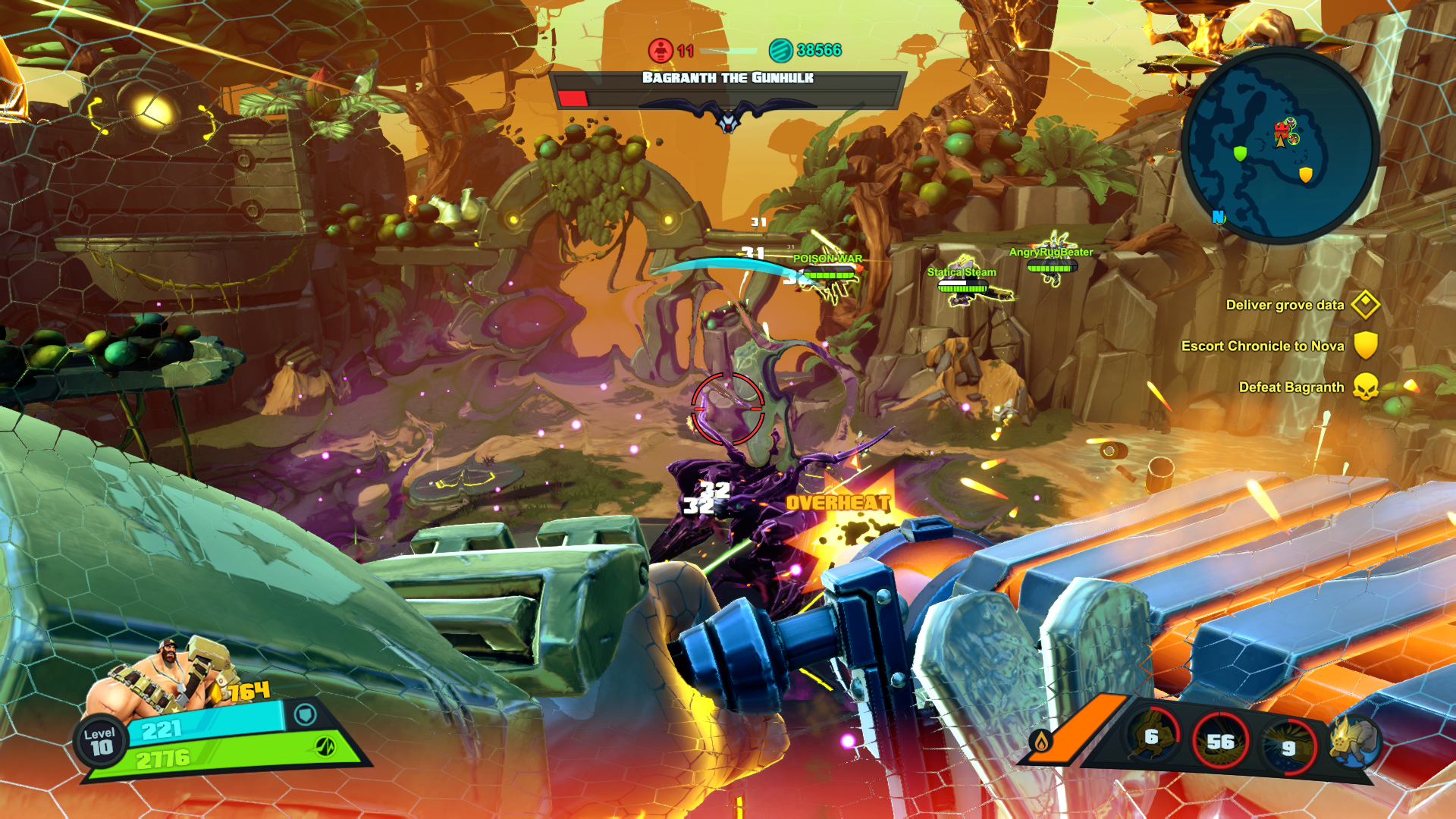The image size is (1456, 819).
Task: Click the red lives icon at top
Action: (x=661, y=50)
